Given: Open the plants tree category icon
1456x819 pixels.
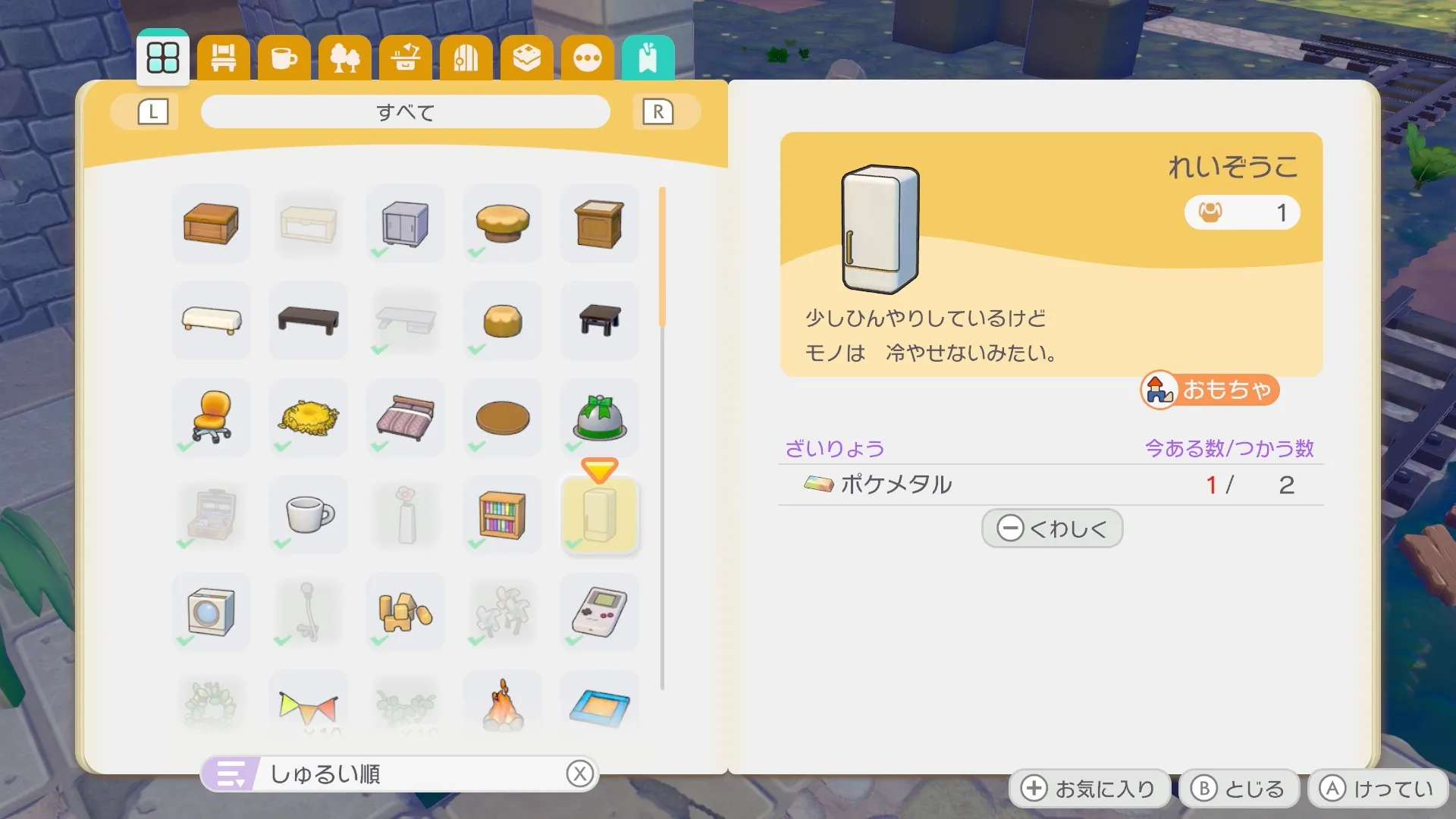Looking at the screenshot, I should point(344,57).
